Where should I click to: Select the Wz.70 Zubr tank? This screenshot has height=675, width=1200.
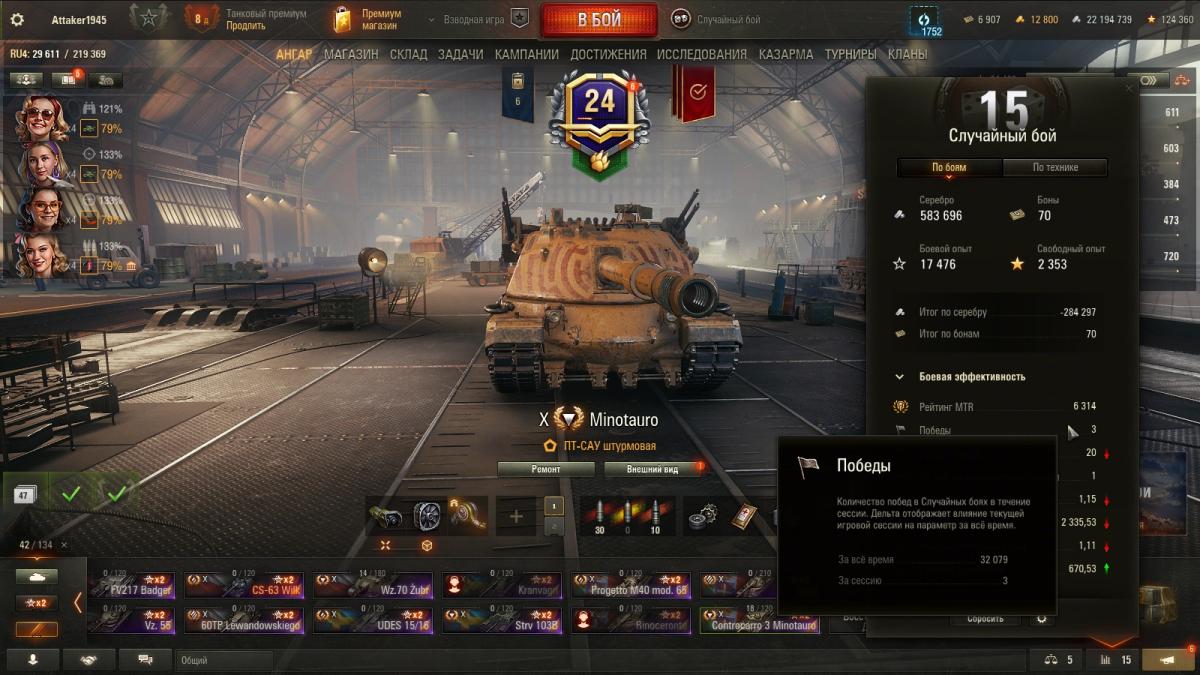[373, 585]
